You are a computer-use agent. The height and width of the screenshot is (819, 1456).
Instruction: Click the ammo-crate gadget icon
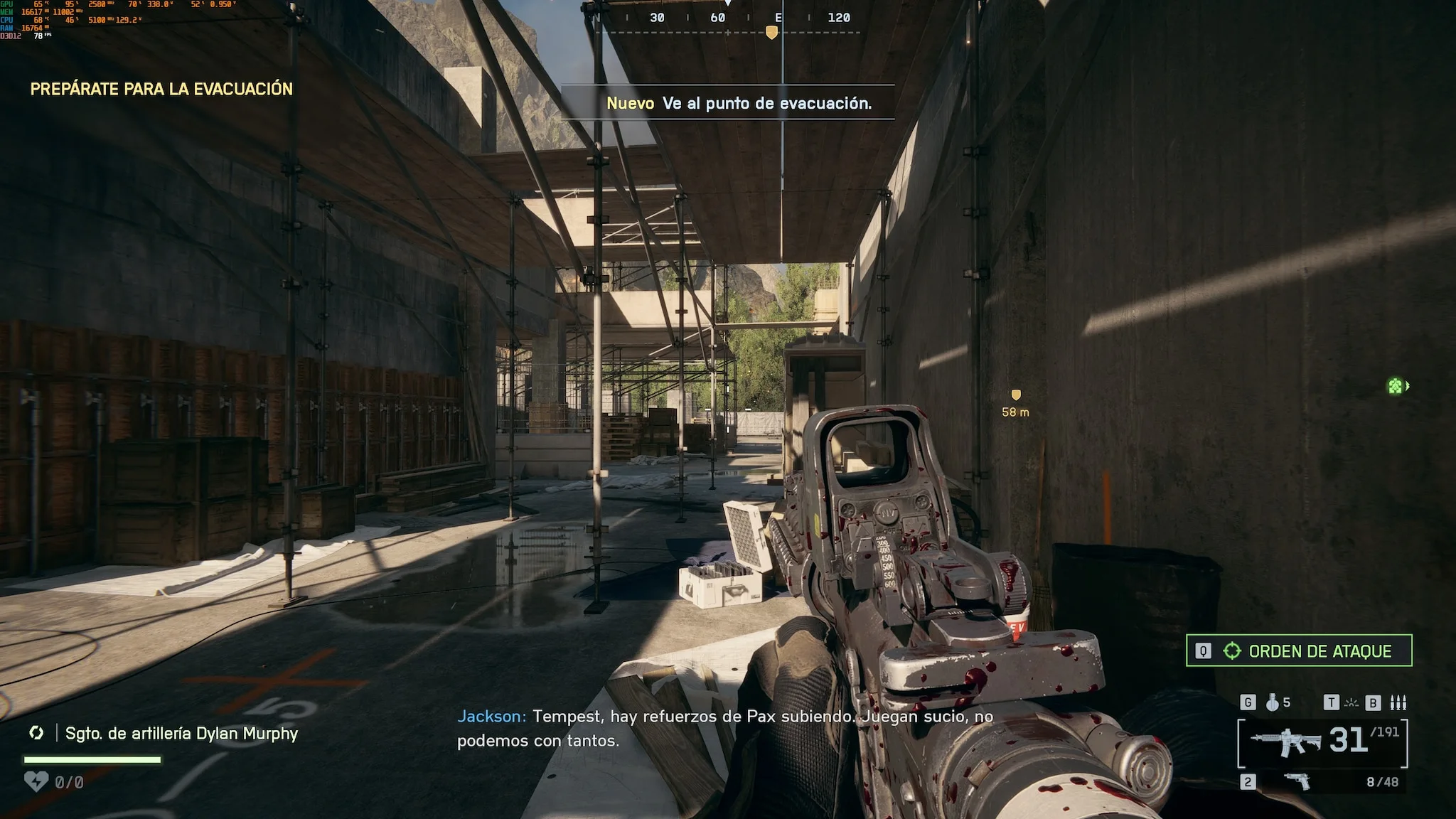pyautogui.click(x=1398, y=702)
